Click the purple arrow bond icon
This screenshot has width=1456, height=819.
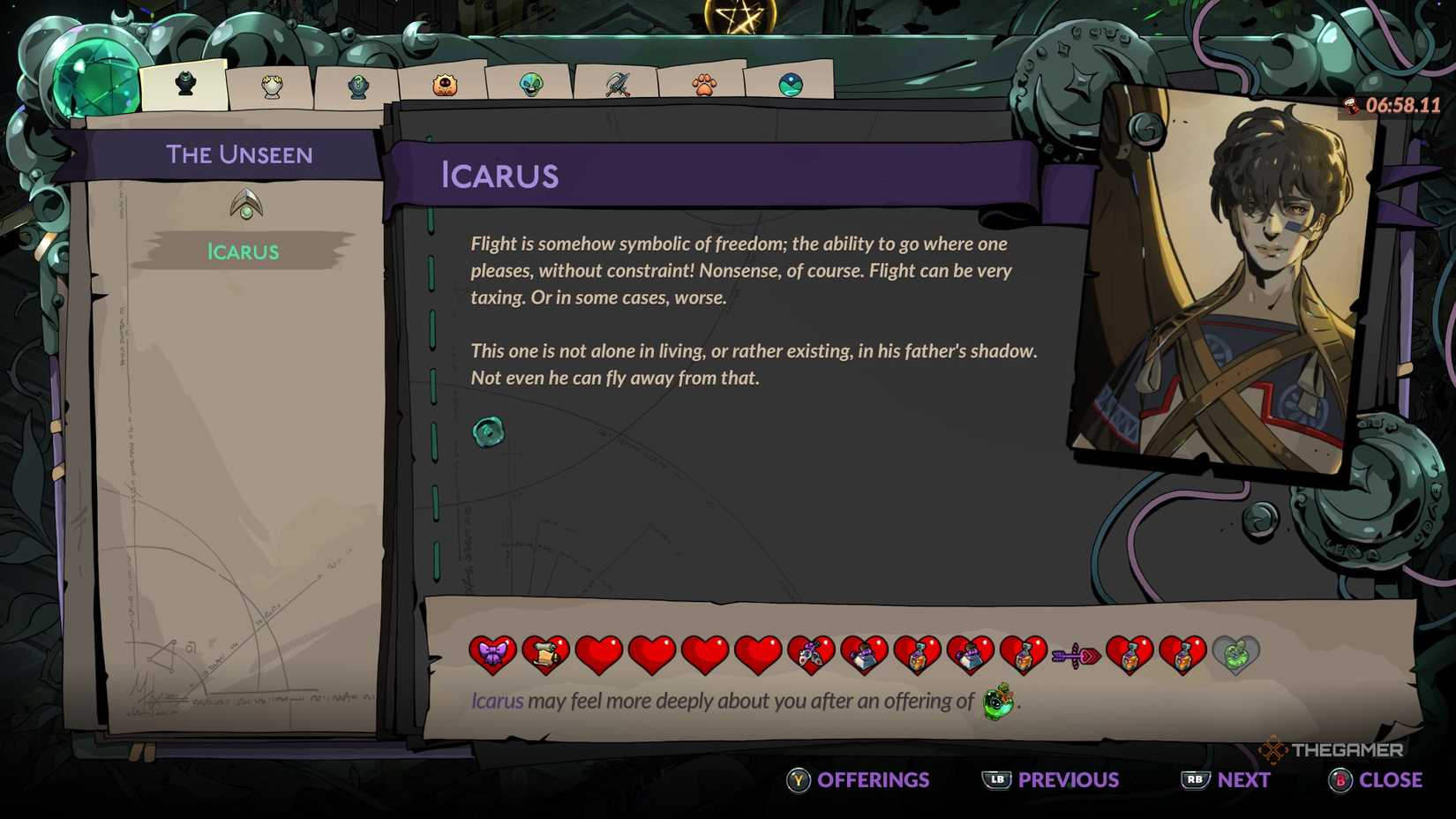click(1076, 656)
